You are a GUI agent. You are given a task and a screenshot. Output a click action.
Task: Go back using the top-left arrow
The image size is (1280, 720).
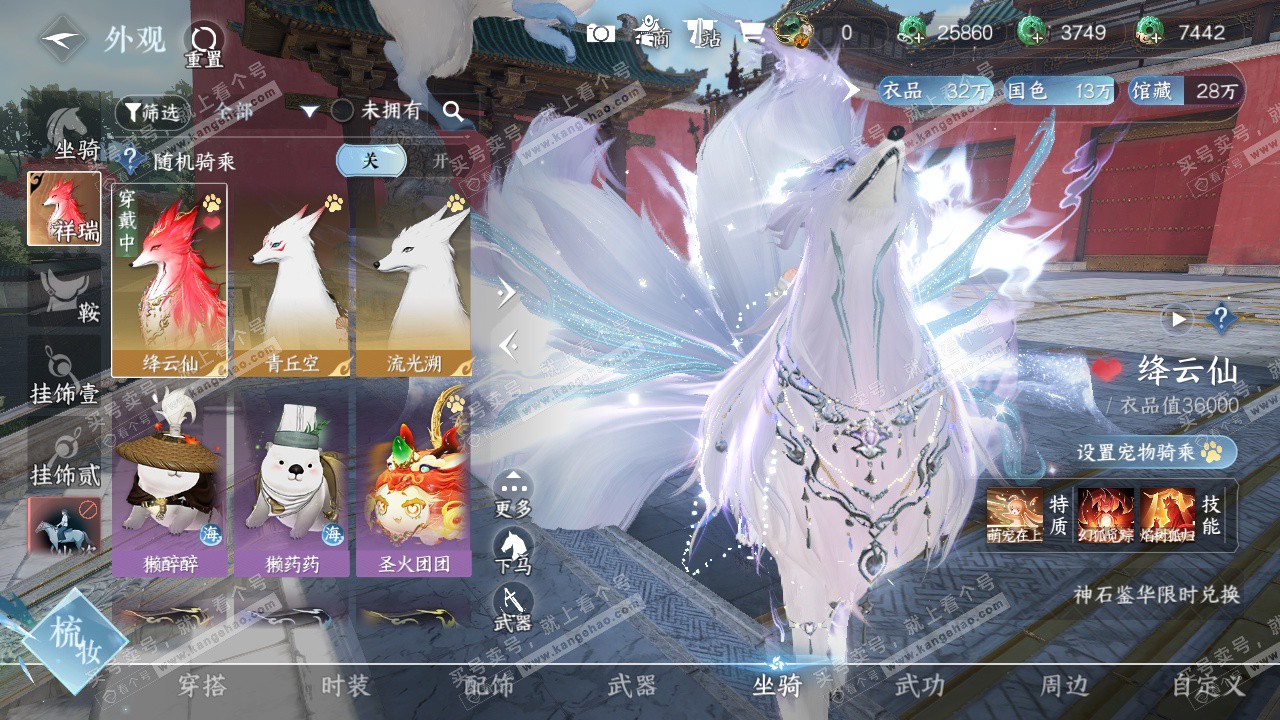62,39
